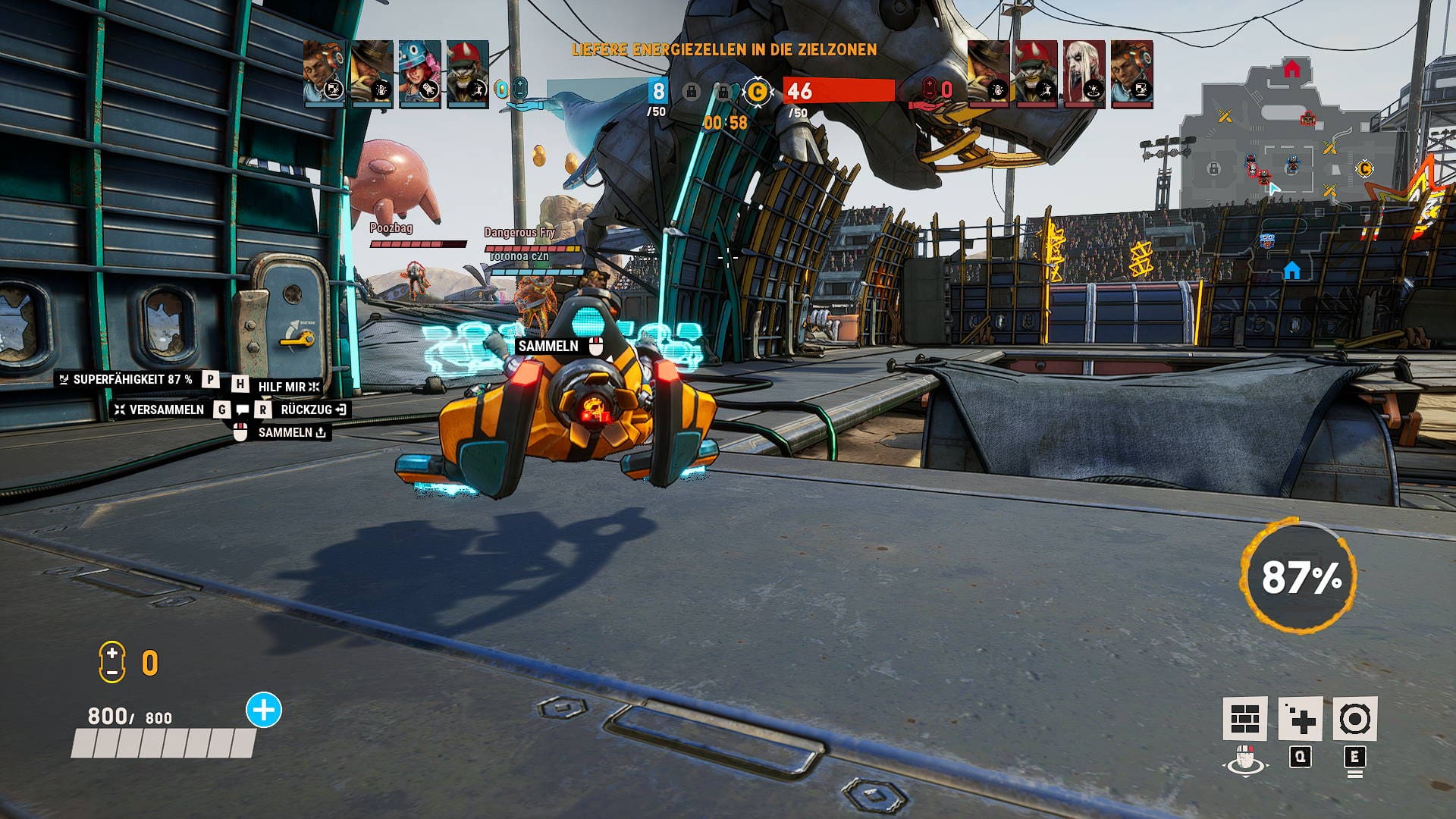
Task: Use the healing plus-sign ability icon
Action: coord(1300,718)
